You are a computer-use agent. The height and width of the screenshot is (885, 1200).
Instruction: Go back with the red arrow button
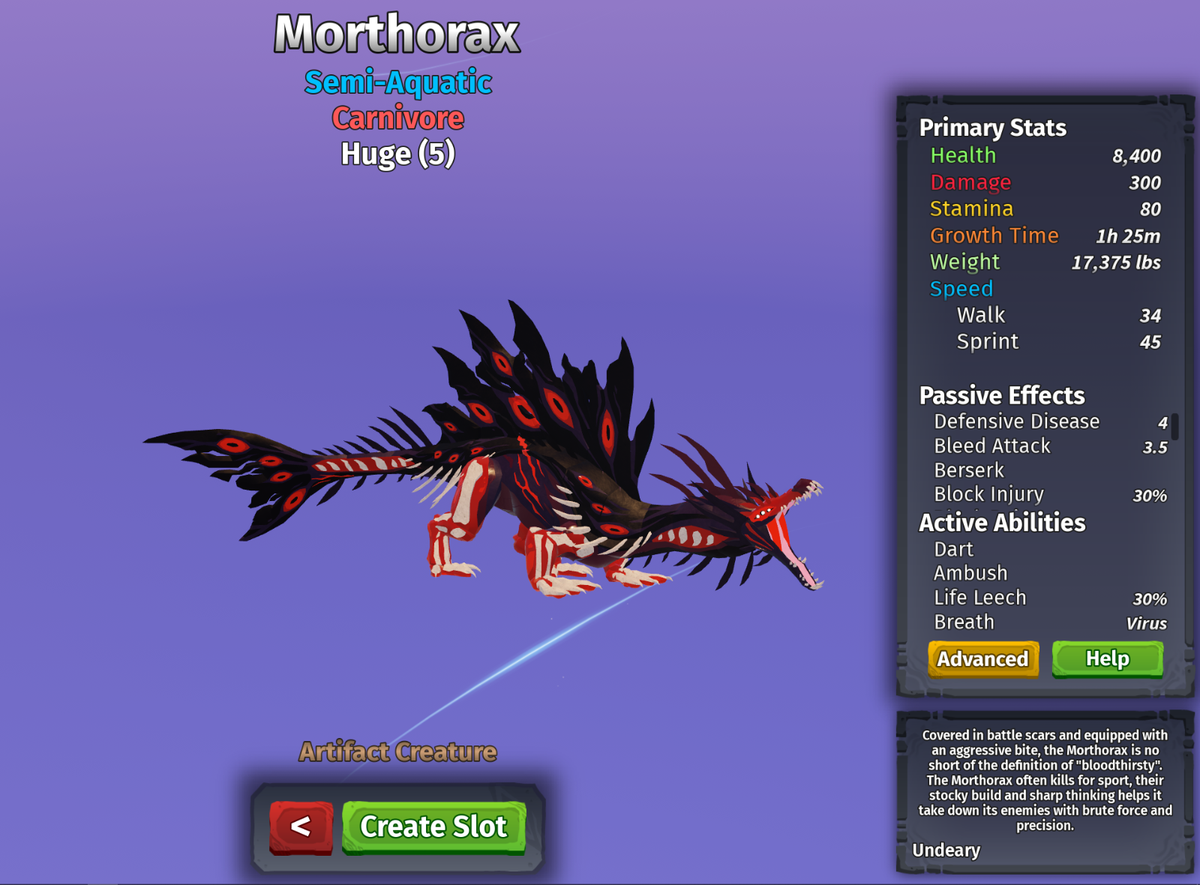pyautogui.click(x=300, y=827)
